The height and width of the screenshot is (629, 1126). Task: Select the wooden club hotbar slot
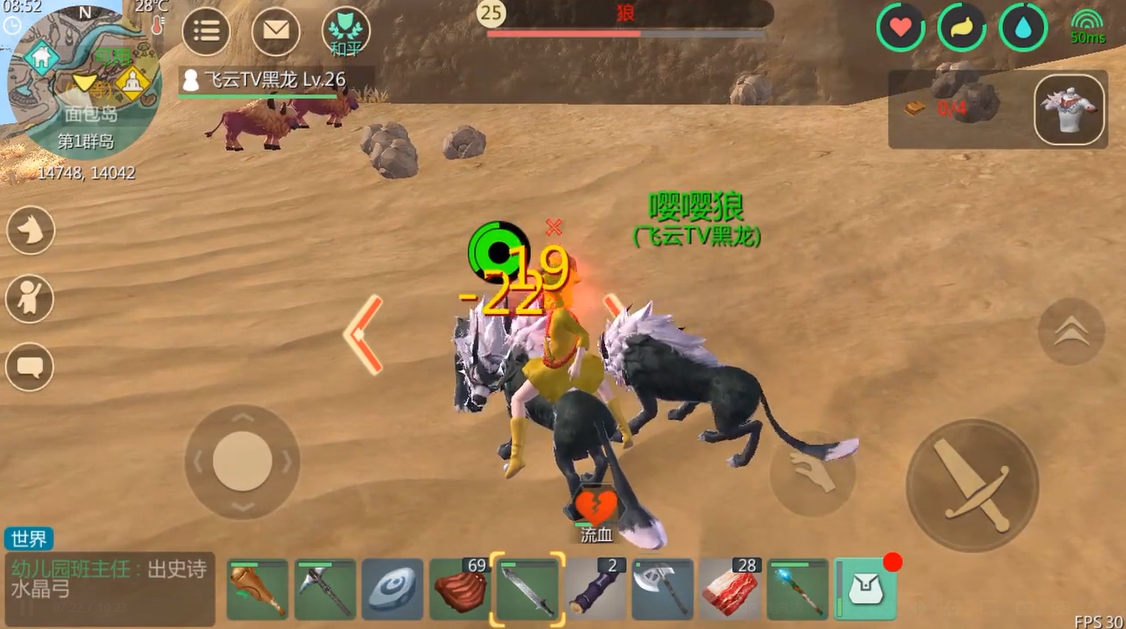point(257,589)
